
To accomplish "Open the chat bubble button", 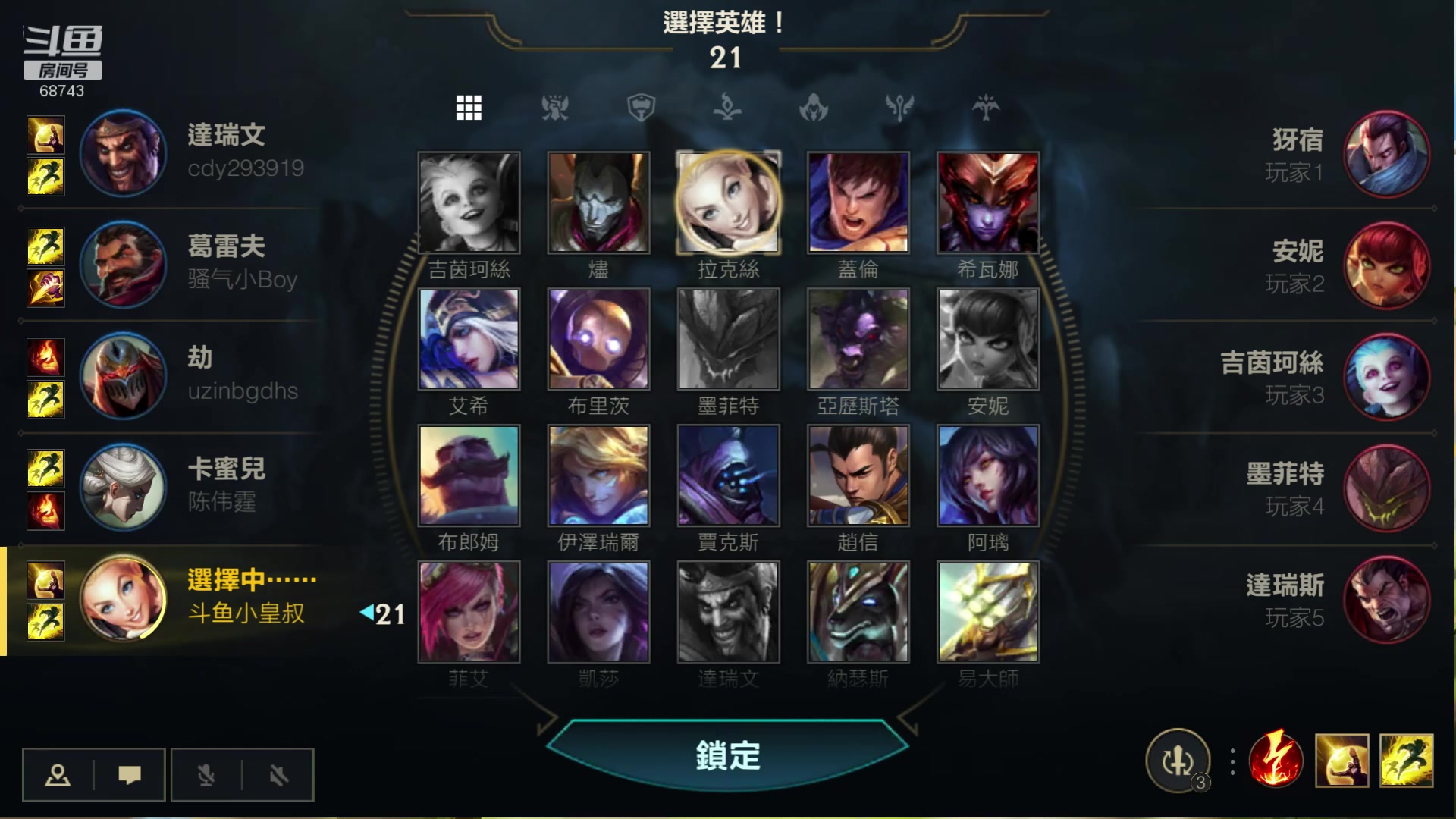I will point(130,775).
